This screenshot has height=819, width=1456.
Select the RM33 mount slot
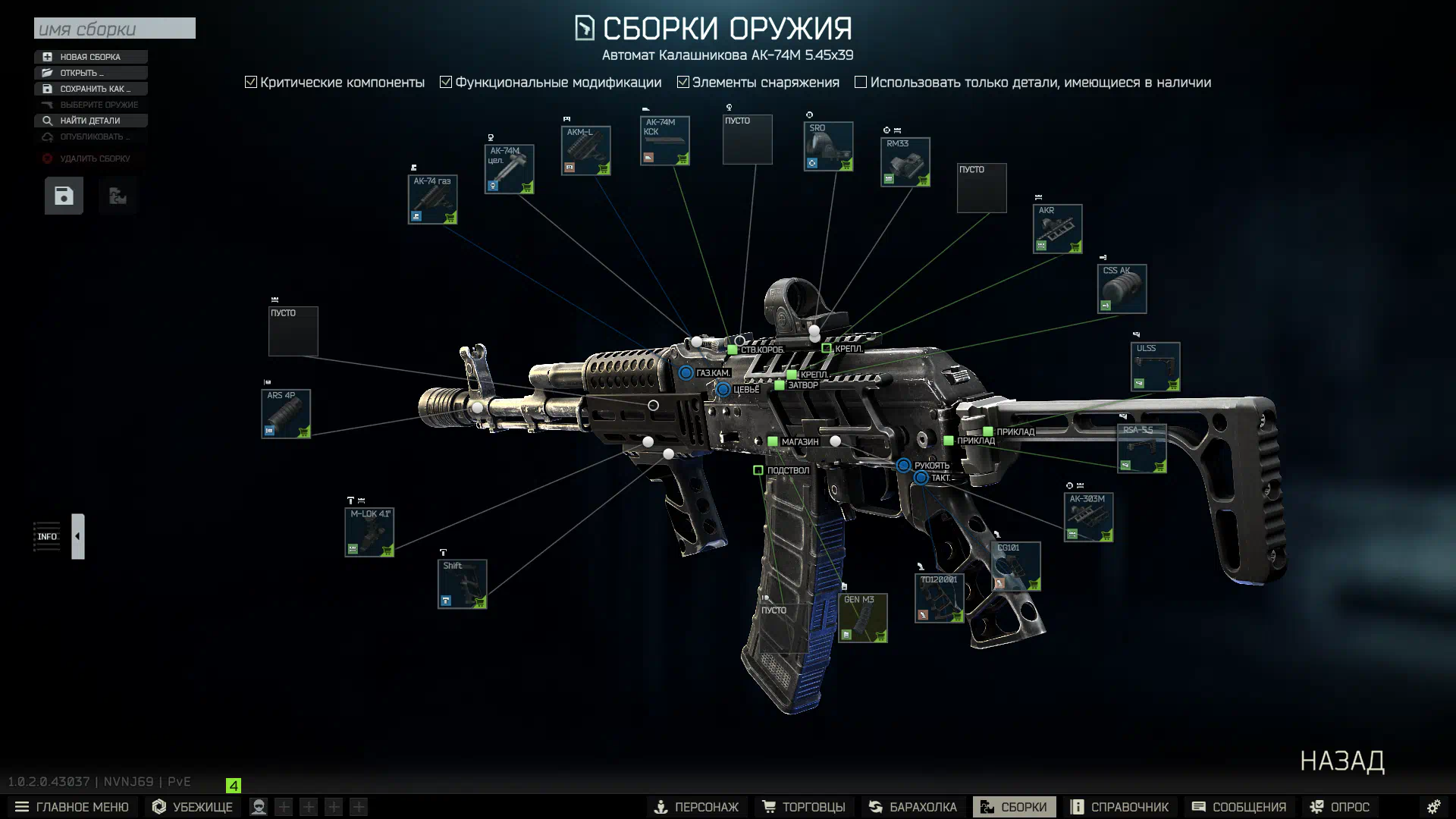point(905,162)
